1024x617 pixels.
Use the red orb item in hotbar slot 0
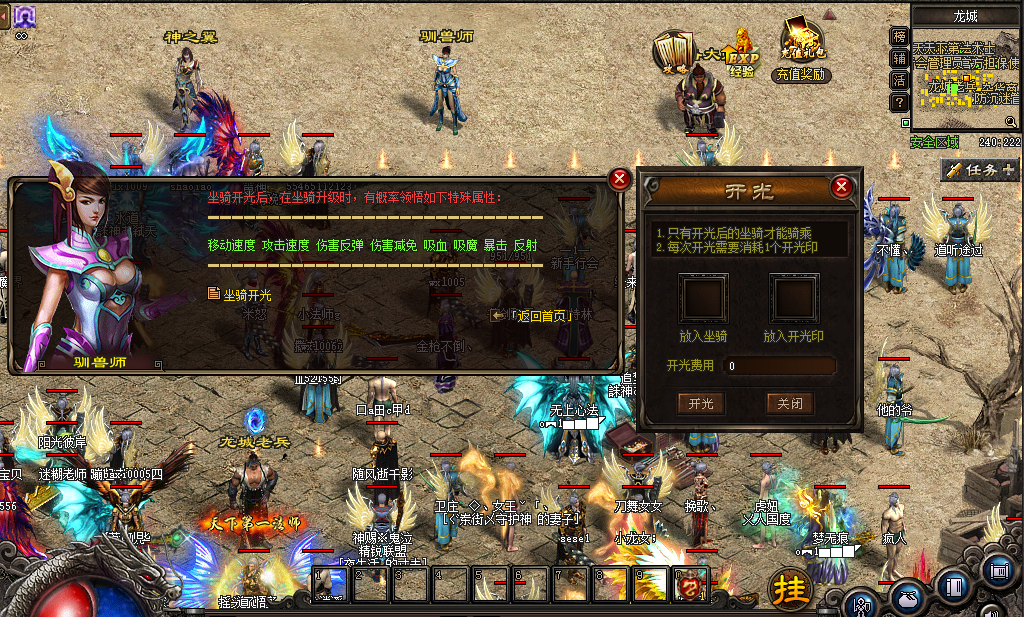point(691,584)
